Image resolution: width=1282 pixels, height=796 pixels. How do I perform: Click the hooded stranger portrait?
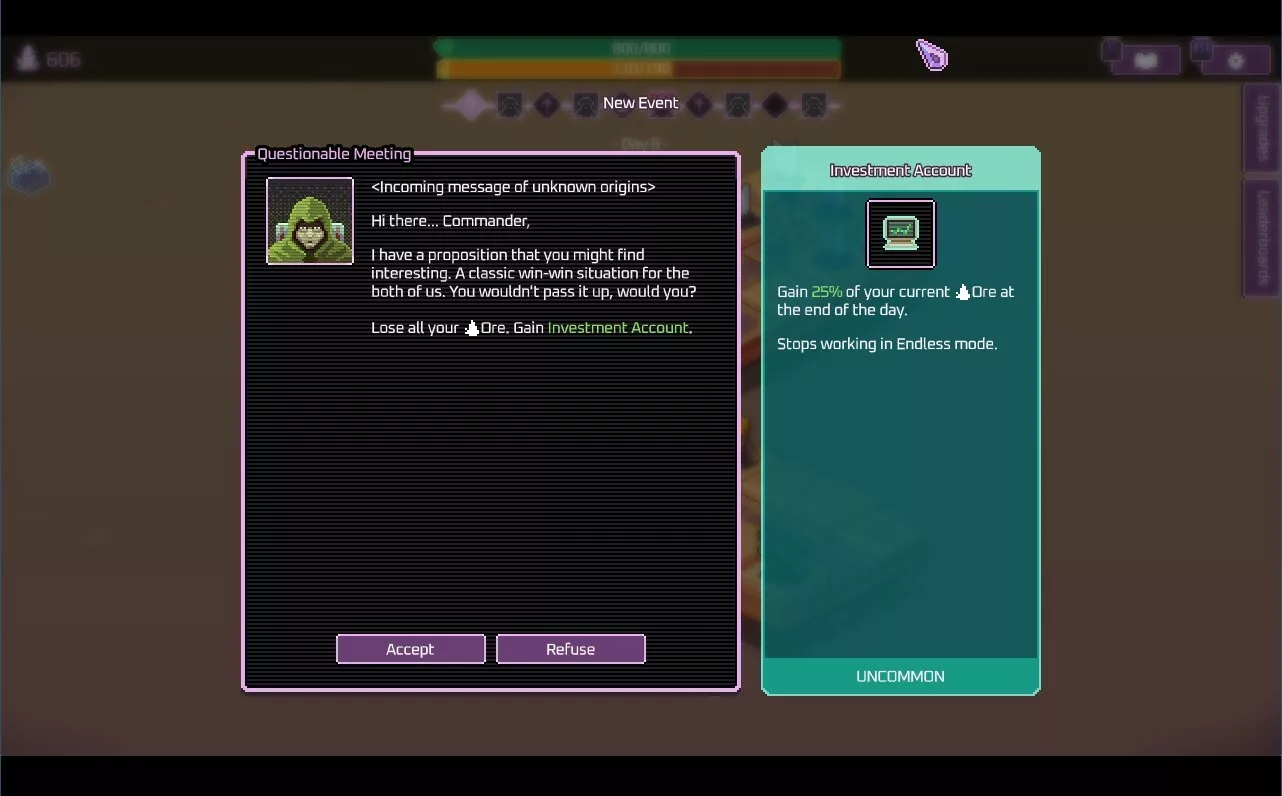point(310,221)
